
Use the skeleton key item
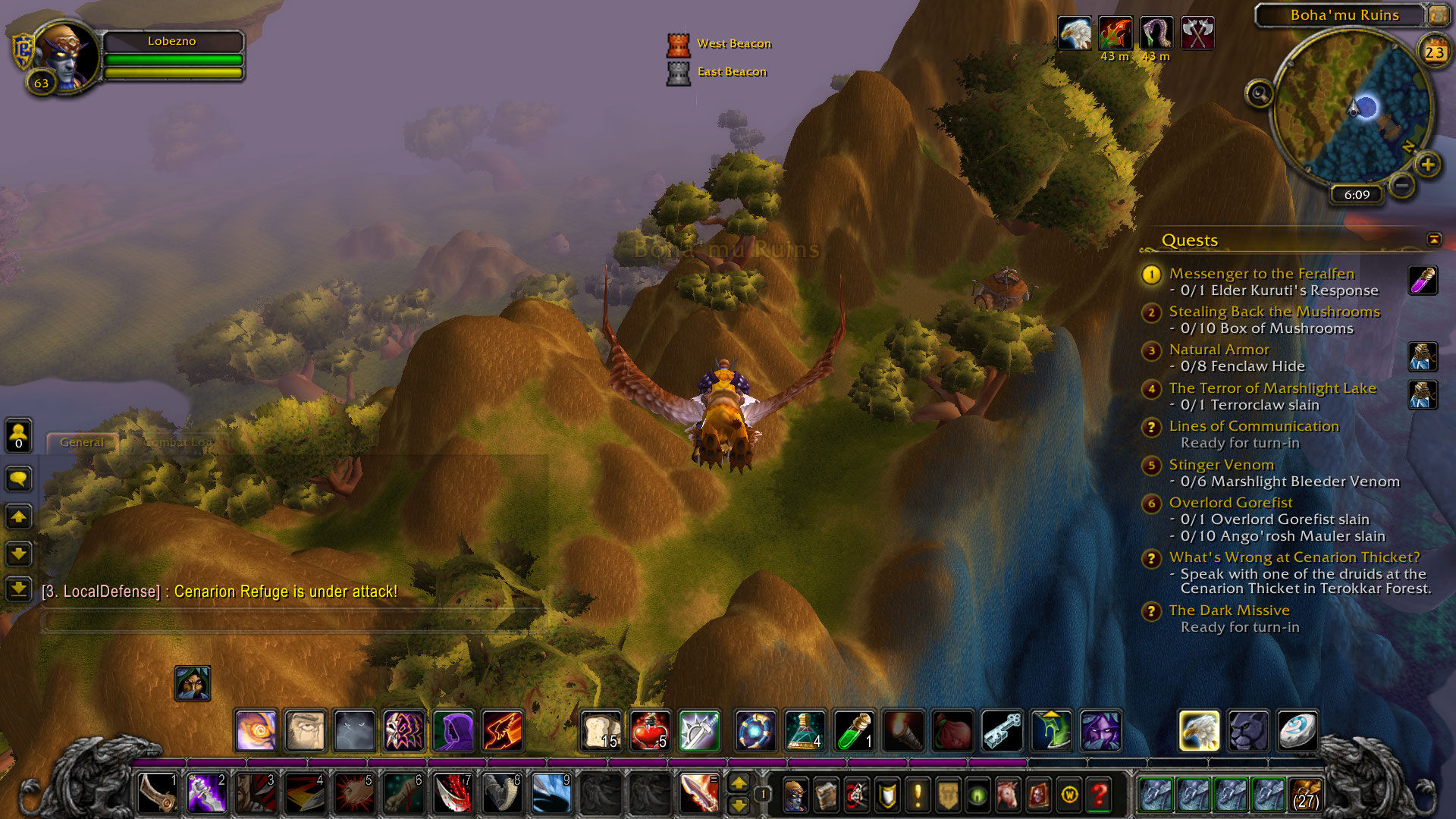click(x=1003, y=731)
